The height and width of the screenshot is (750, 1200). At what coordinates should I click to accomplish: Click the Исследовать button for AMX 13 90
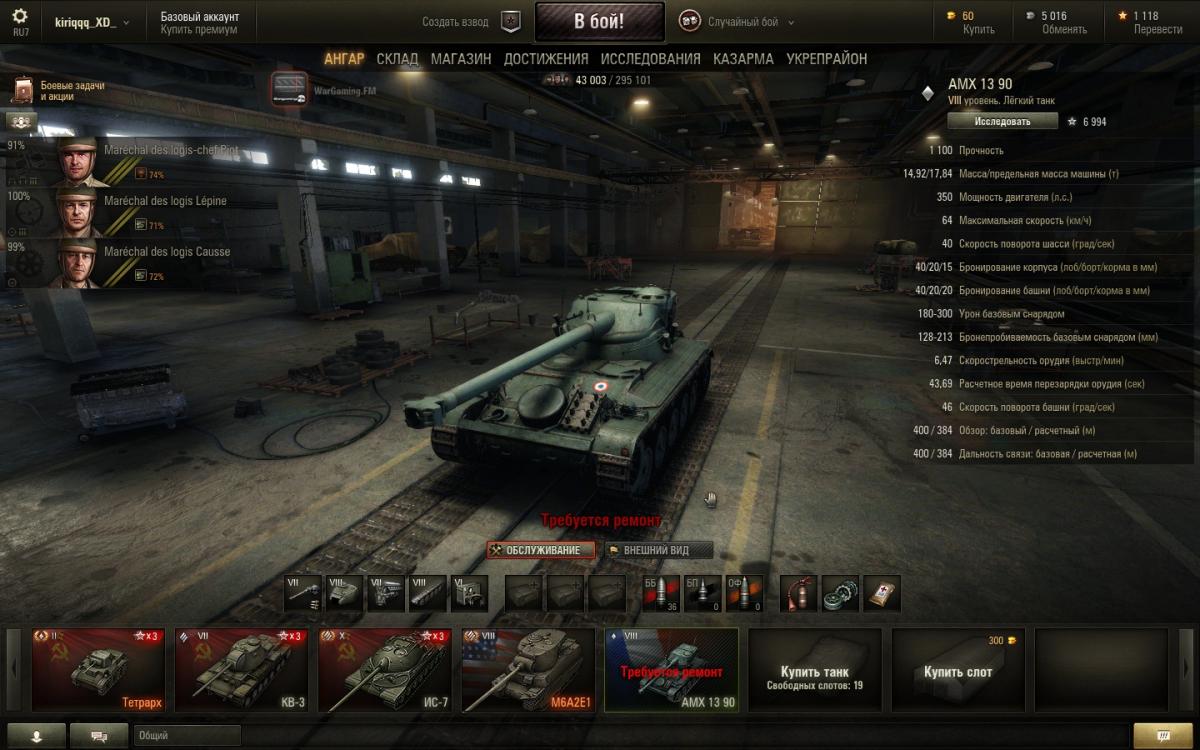(x=1002, y=121)
